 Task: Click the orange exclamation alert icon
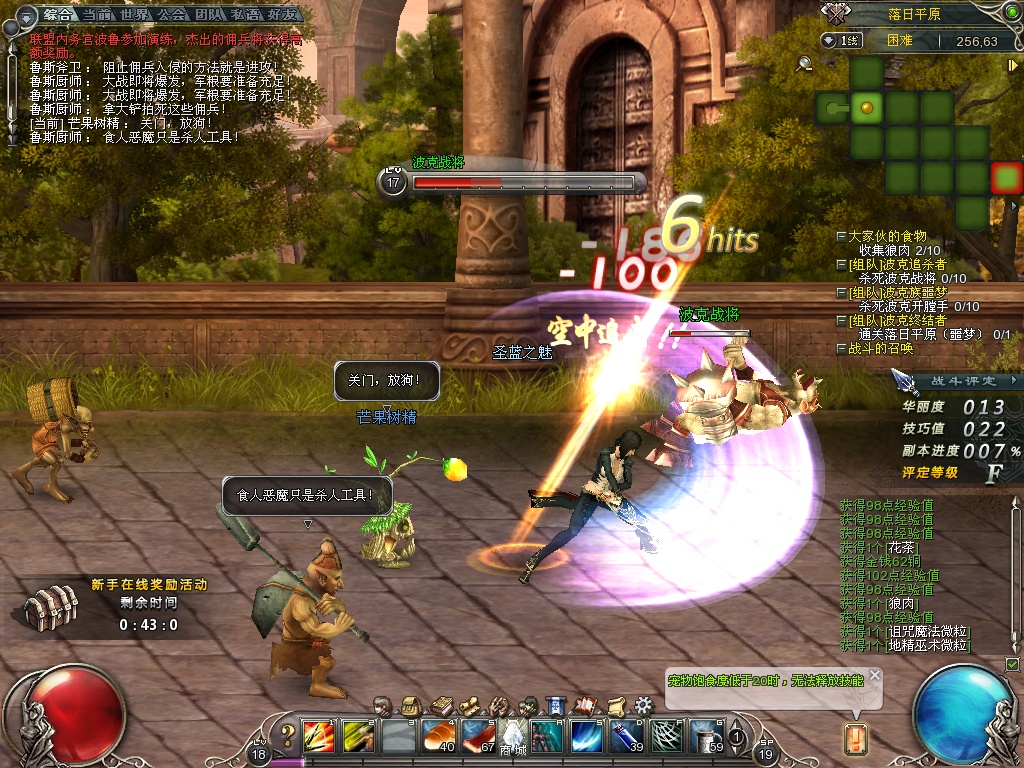[856, 739]
